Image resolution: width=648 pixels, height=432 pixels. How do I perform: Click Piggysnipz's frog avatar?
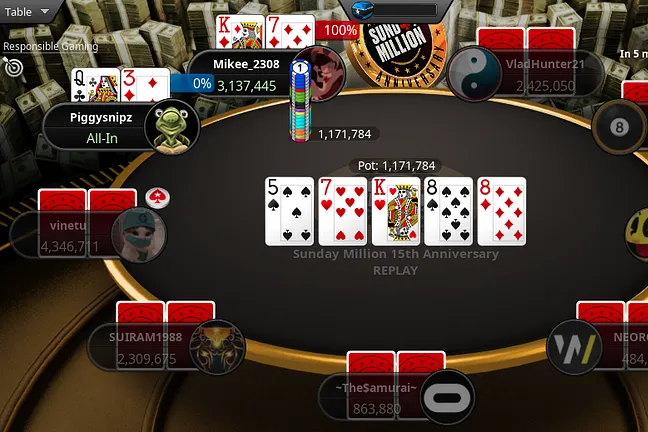point(171,127)
